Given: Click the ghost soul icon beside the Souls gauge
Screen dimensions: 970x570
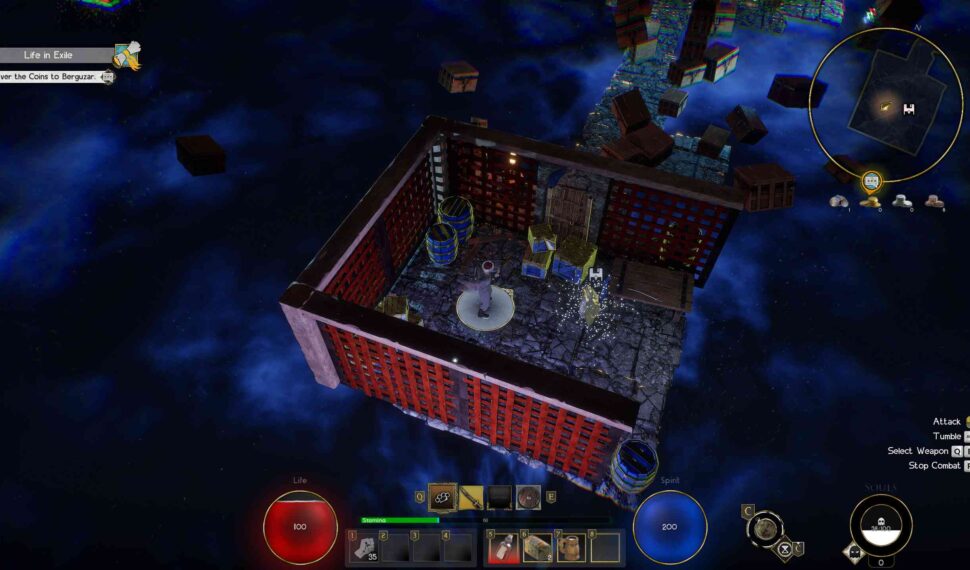Looking at the screenshot, I should tap(856, 549).
